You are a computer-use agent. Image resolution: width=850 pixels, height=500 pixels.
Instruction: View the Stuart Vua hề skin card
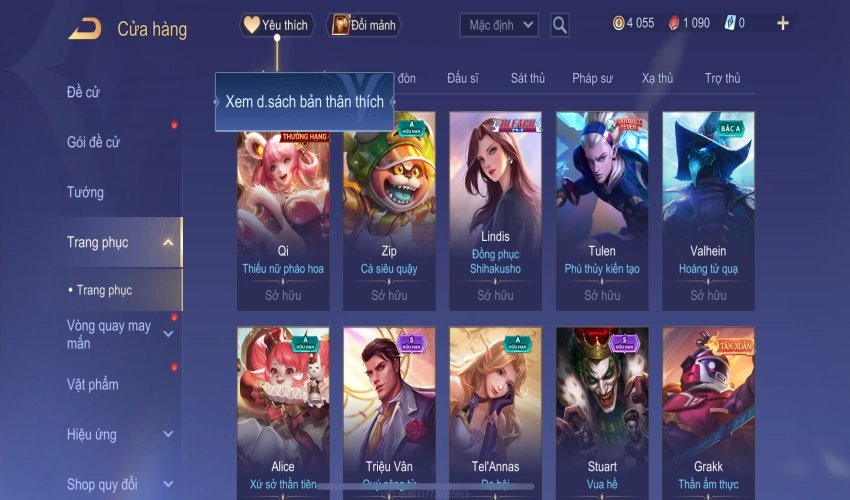click(x=602, y=410)
